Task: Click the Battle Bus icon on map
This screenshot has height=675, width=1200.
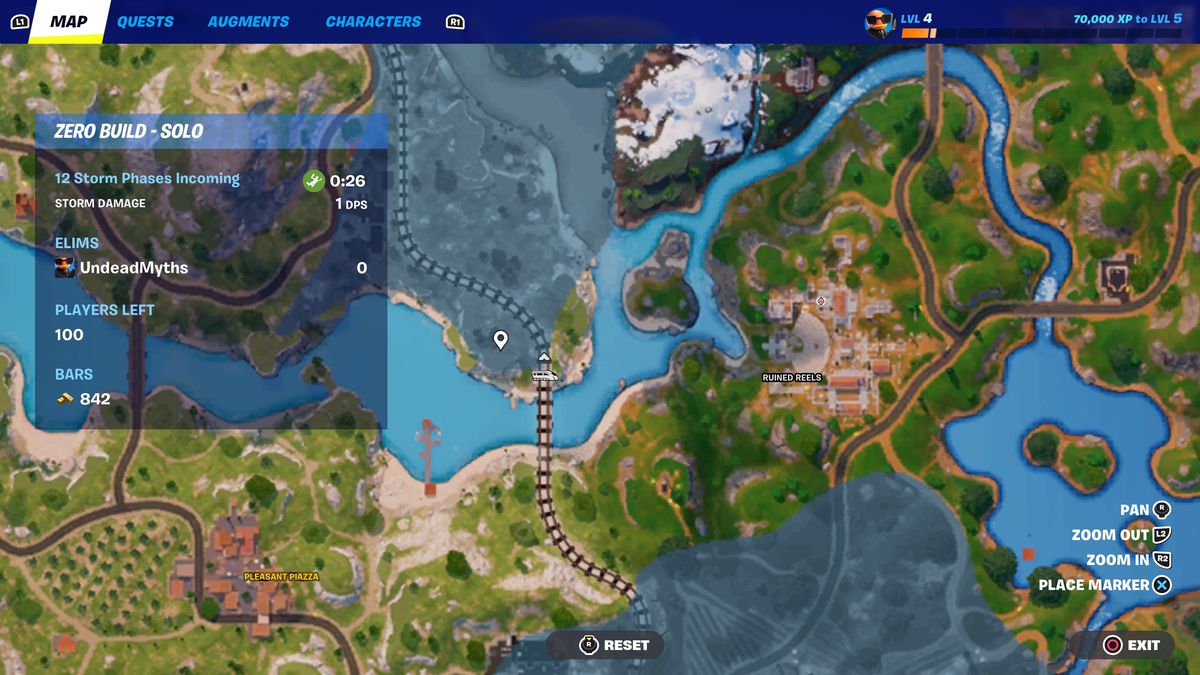Action: click(545, 375)
